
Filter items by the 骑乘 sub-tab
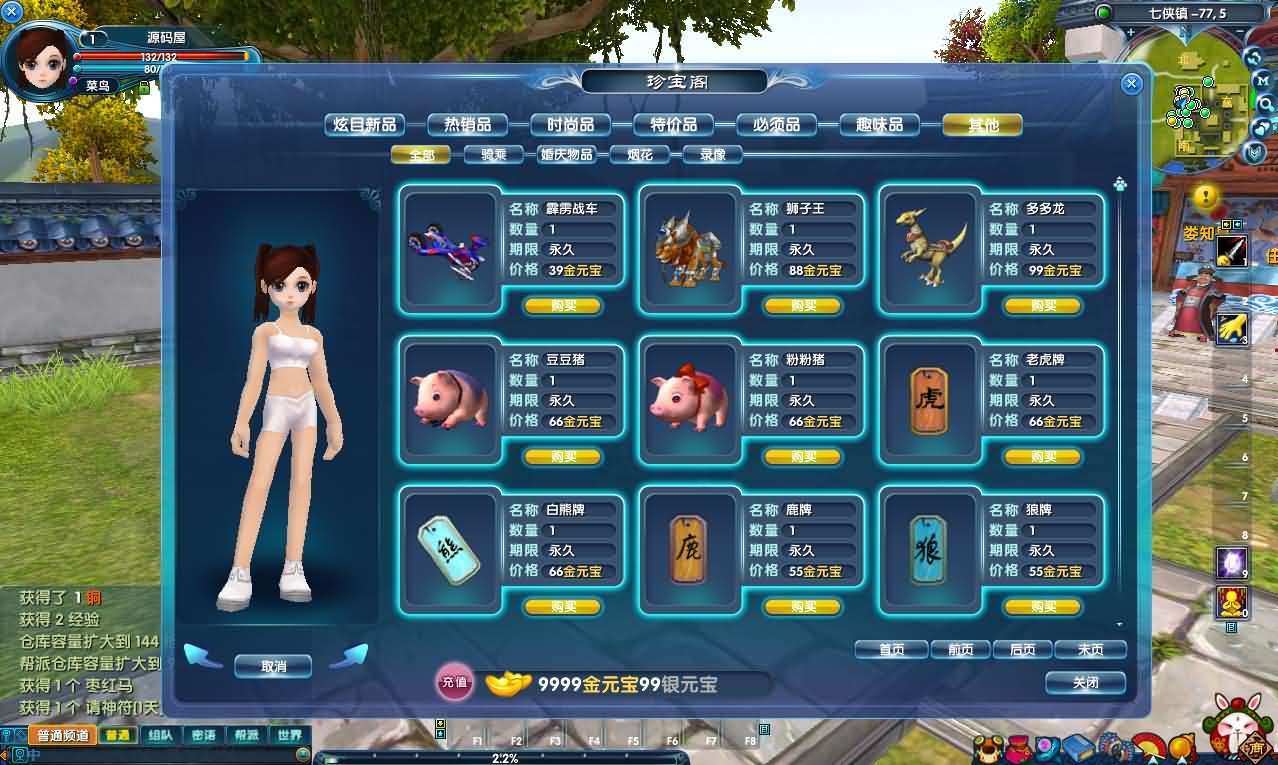pos(493,155)
